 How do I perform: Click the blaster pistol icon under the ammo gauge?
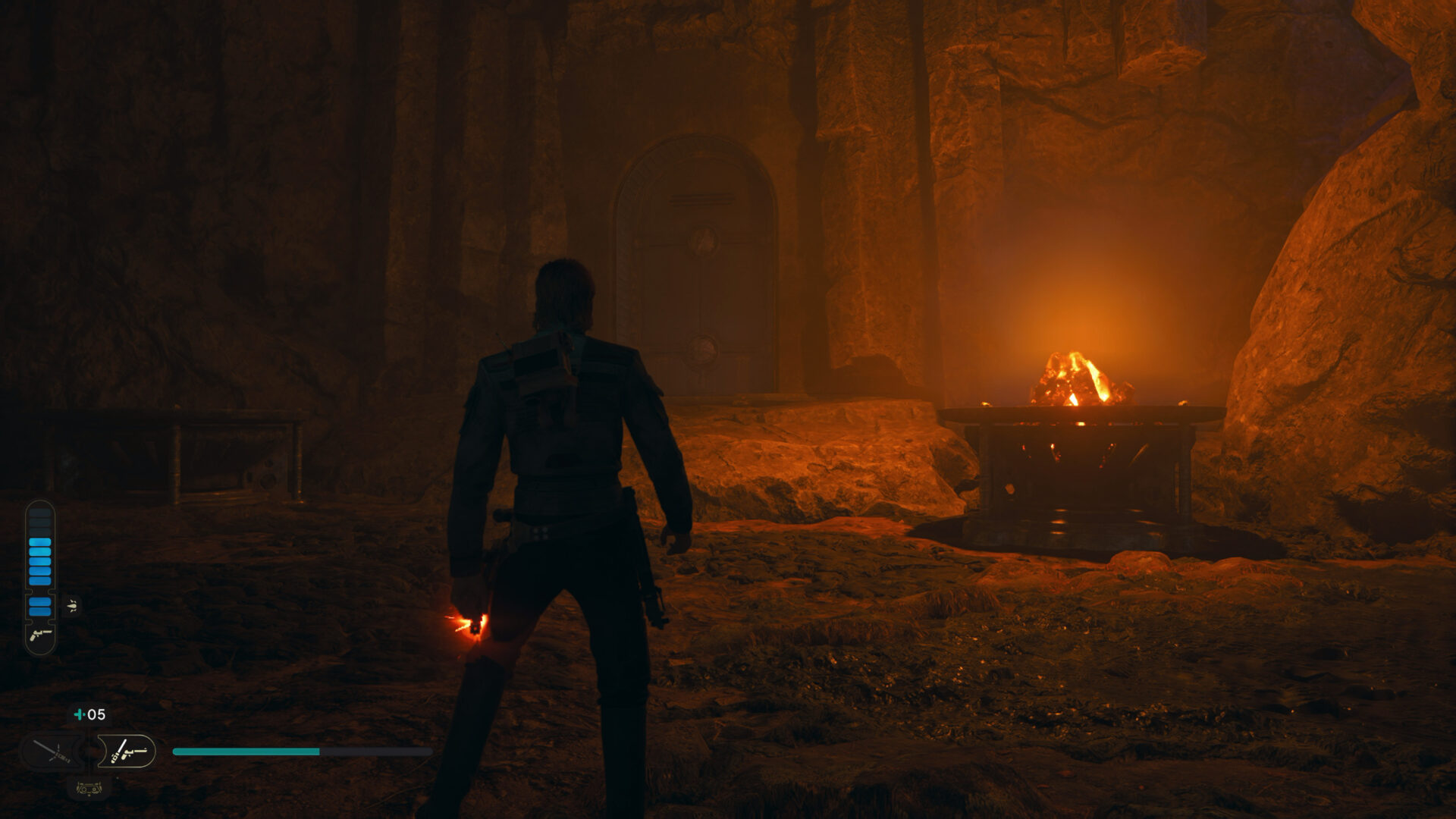click(x=40, y=635)
